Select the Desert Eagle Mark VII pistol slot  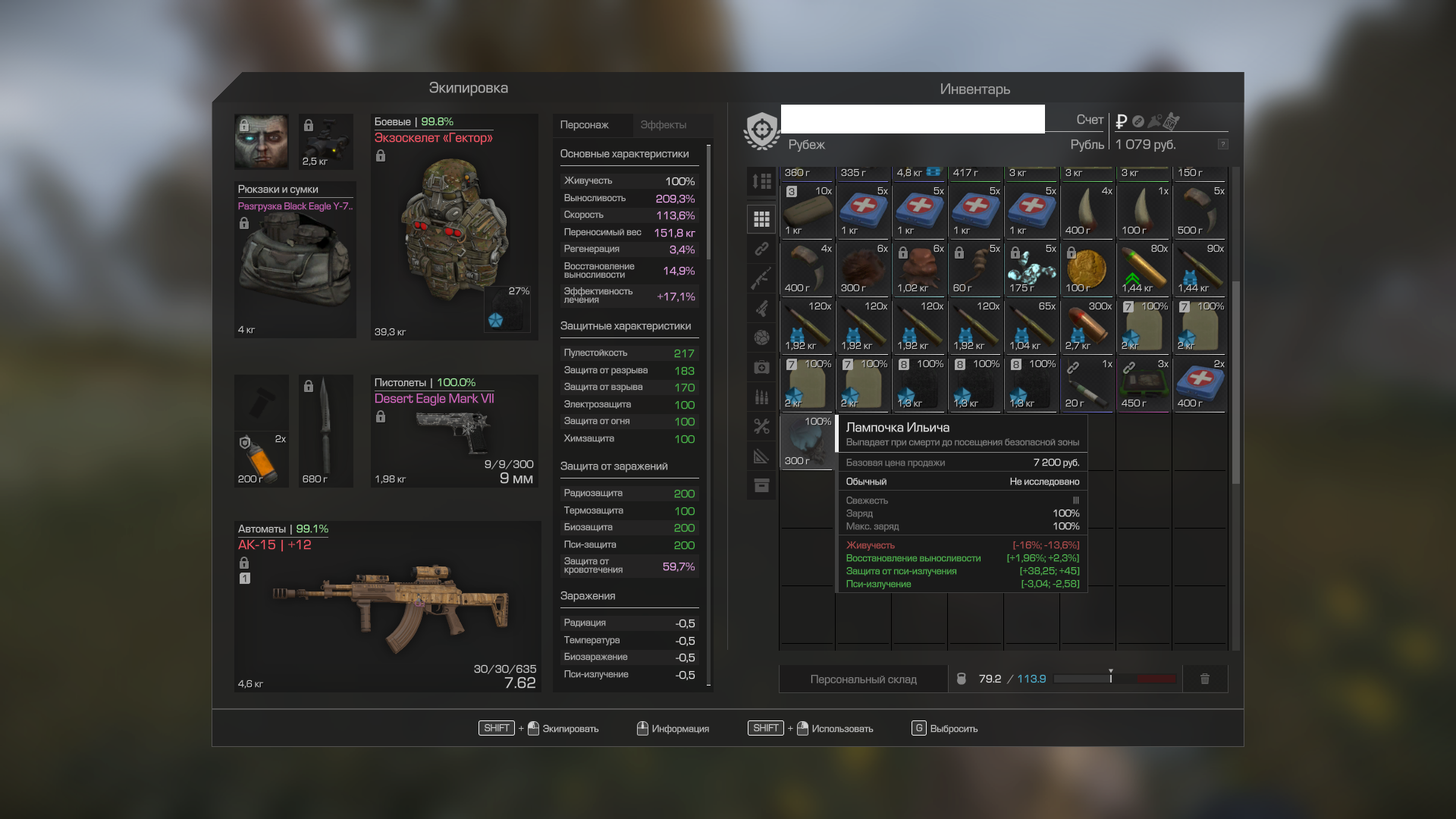click(453, 431)
